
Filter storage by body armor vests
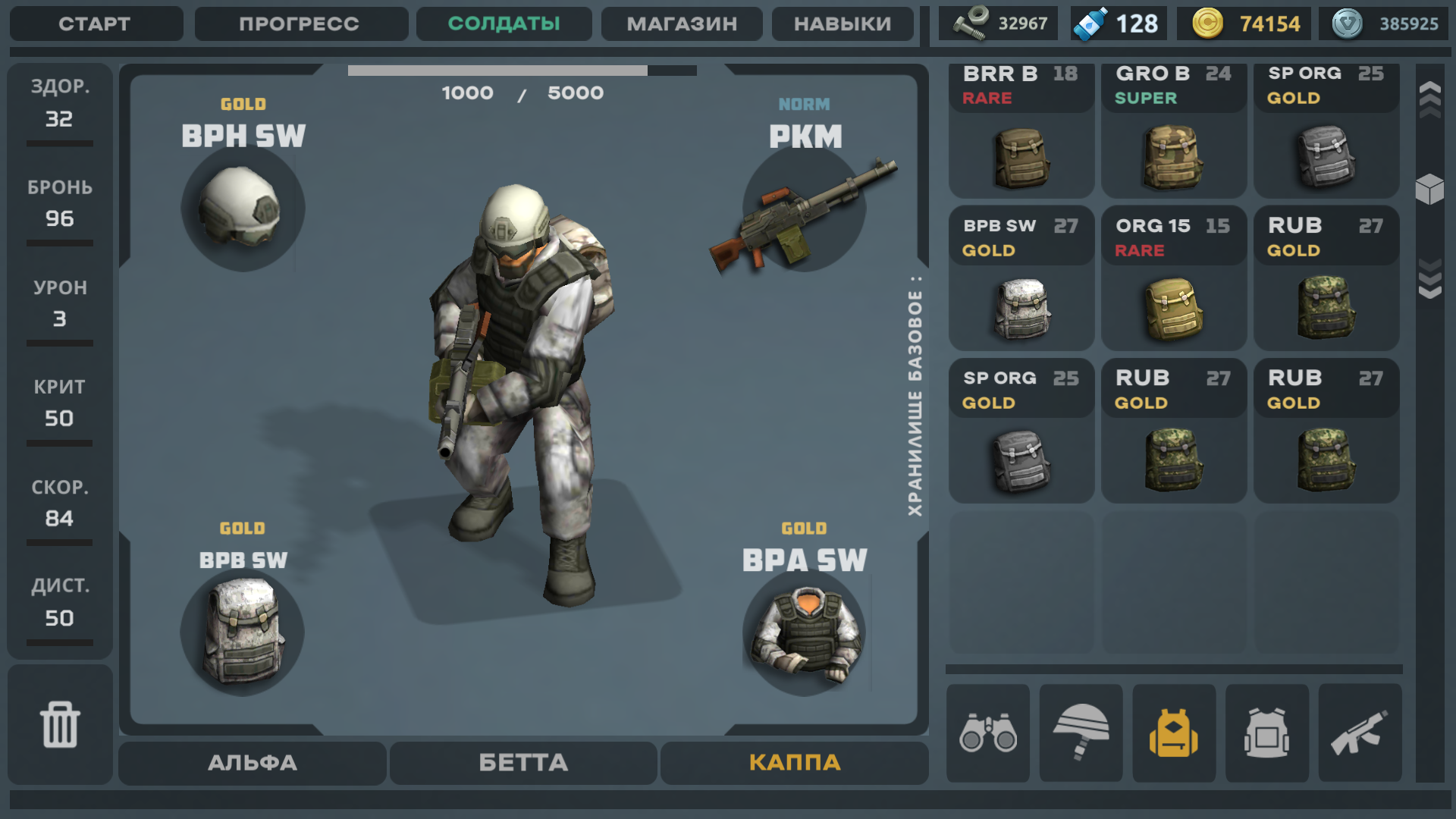point(1267,733)
